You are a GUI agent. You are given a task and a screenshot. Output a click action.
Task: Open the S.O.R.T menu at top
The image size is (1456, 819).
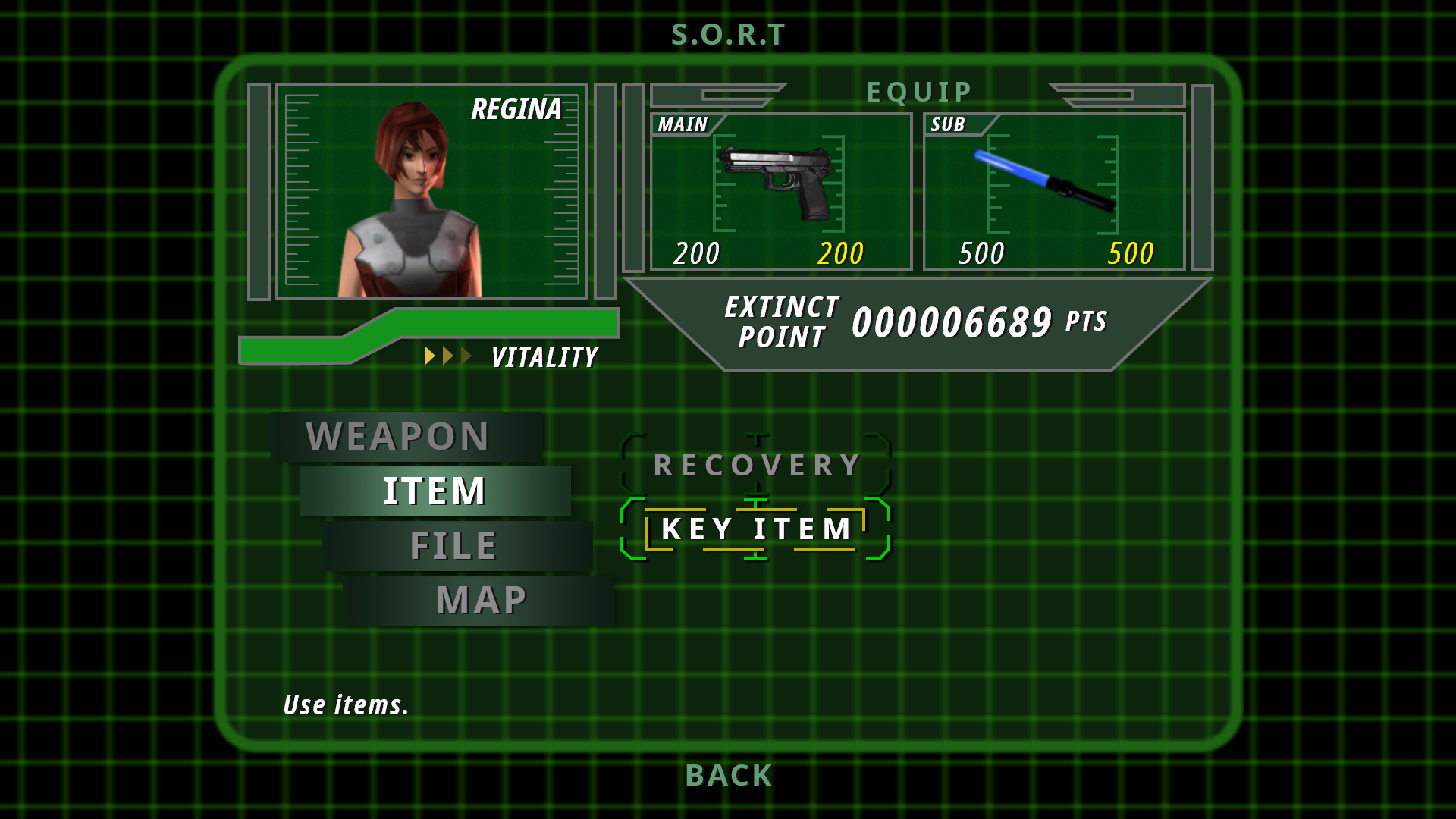click(727, 33)
